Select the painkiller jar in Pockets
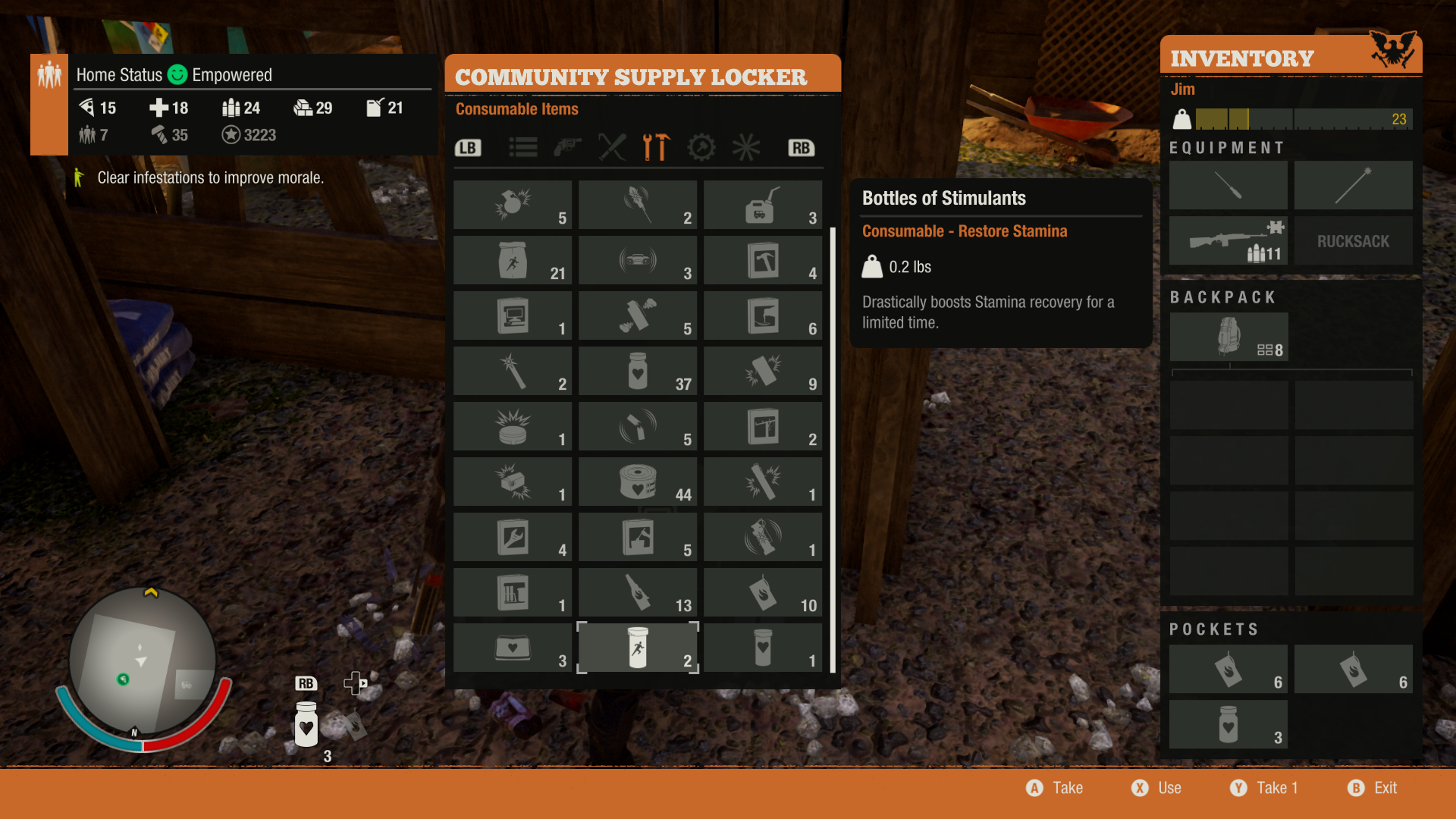Image resolution: width=1456 pixels, height=819 pixels. tap(1228, 724)
